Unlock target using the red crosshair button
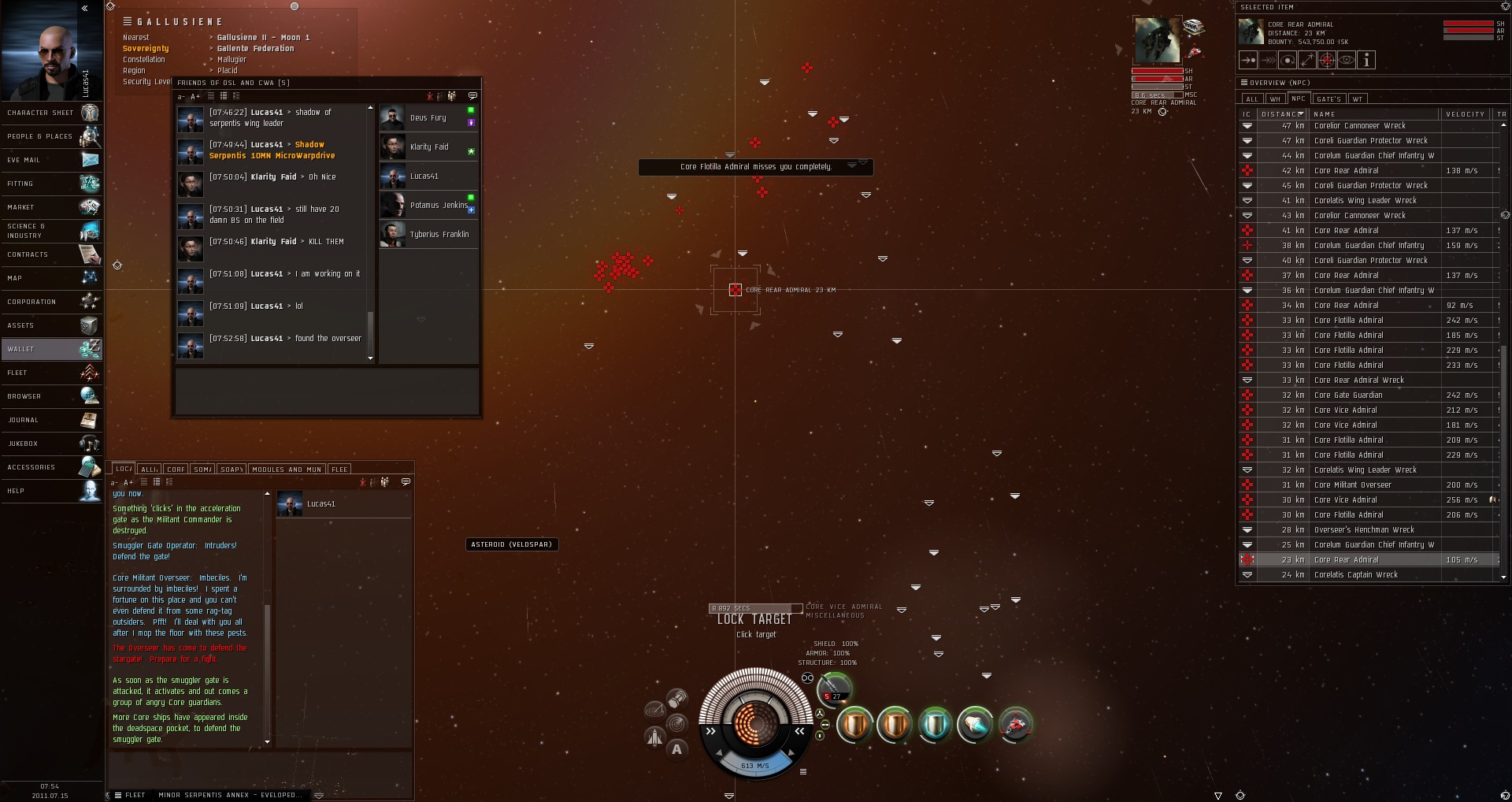 coord(1327,60)
